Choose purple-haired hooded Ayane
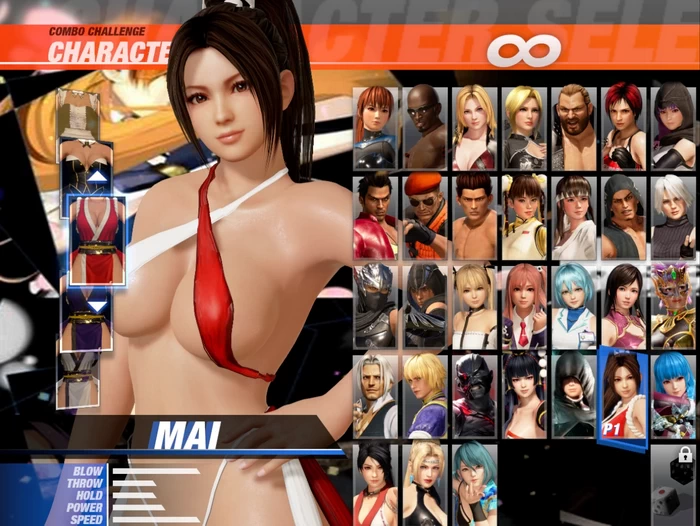Viewport: 700px width, 526px height. (x=673, y=127)
